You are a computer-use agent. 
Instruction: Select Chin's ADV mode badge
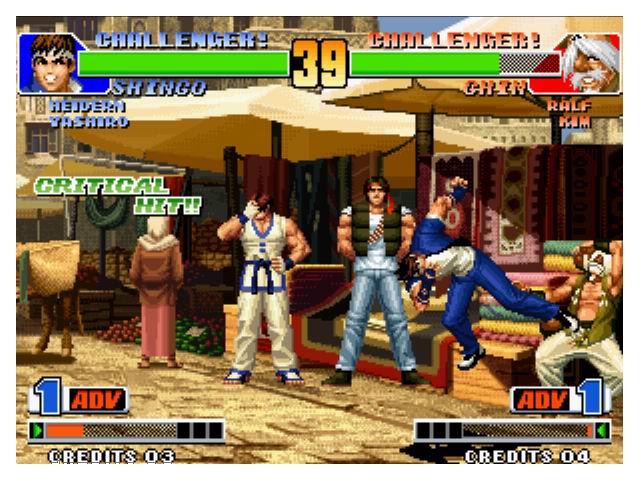541,400
